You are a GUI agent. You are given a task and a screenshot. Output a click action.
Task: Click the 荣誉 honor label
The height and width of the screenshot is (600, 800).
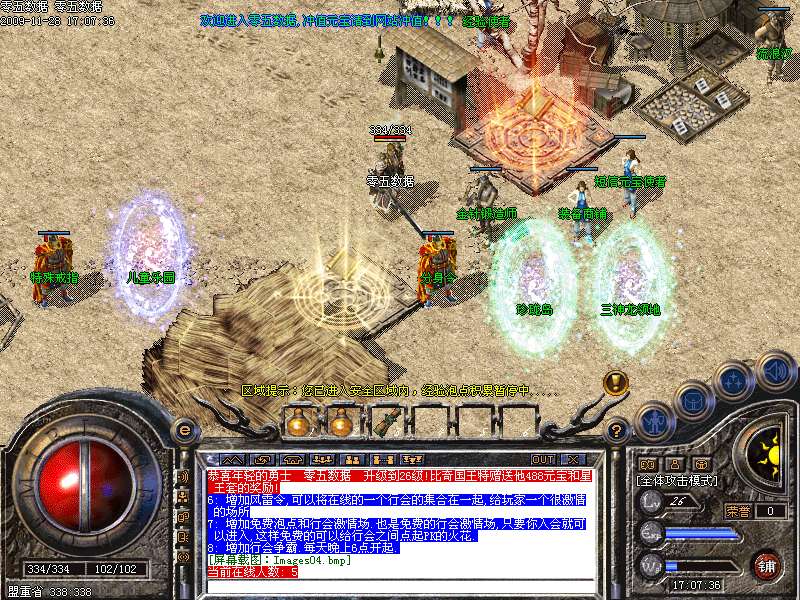[x=738, y=511]
